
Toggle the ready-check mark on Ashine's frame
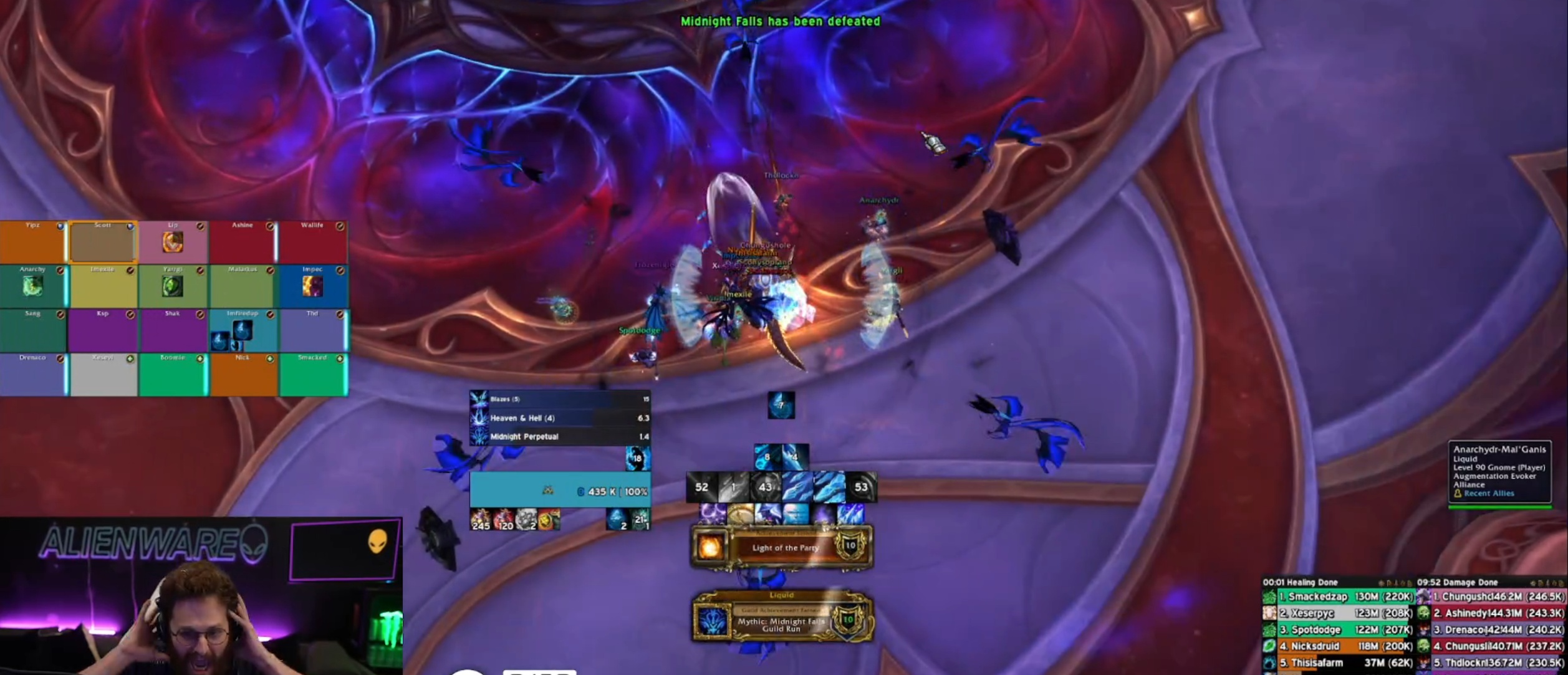(269, 226)
